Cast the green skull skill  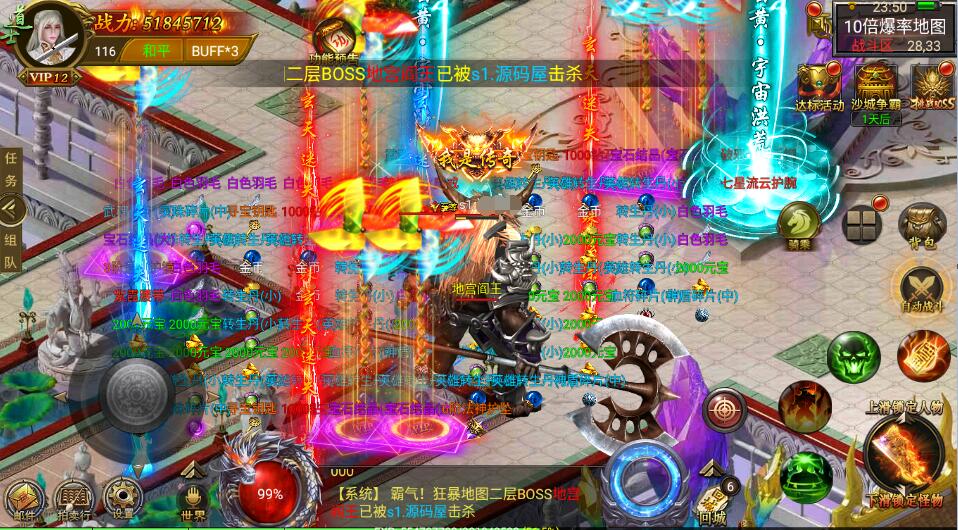coord(853,356)
